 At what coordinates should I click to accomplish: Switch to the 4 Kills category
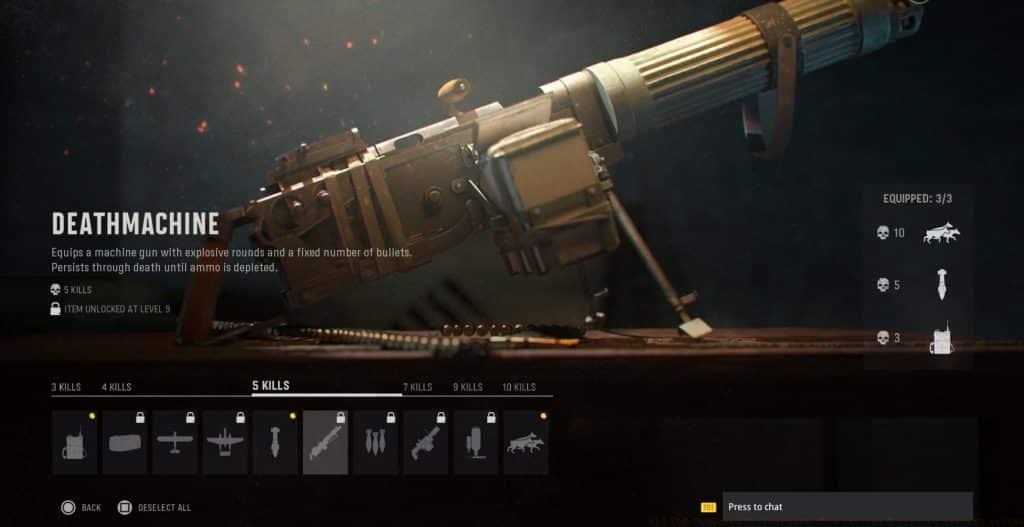(116, 387)
